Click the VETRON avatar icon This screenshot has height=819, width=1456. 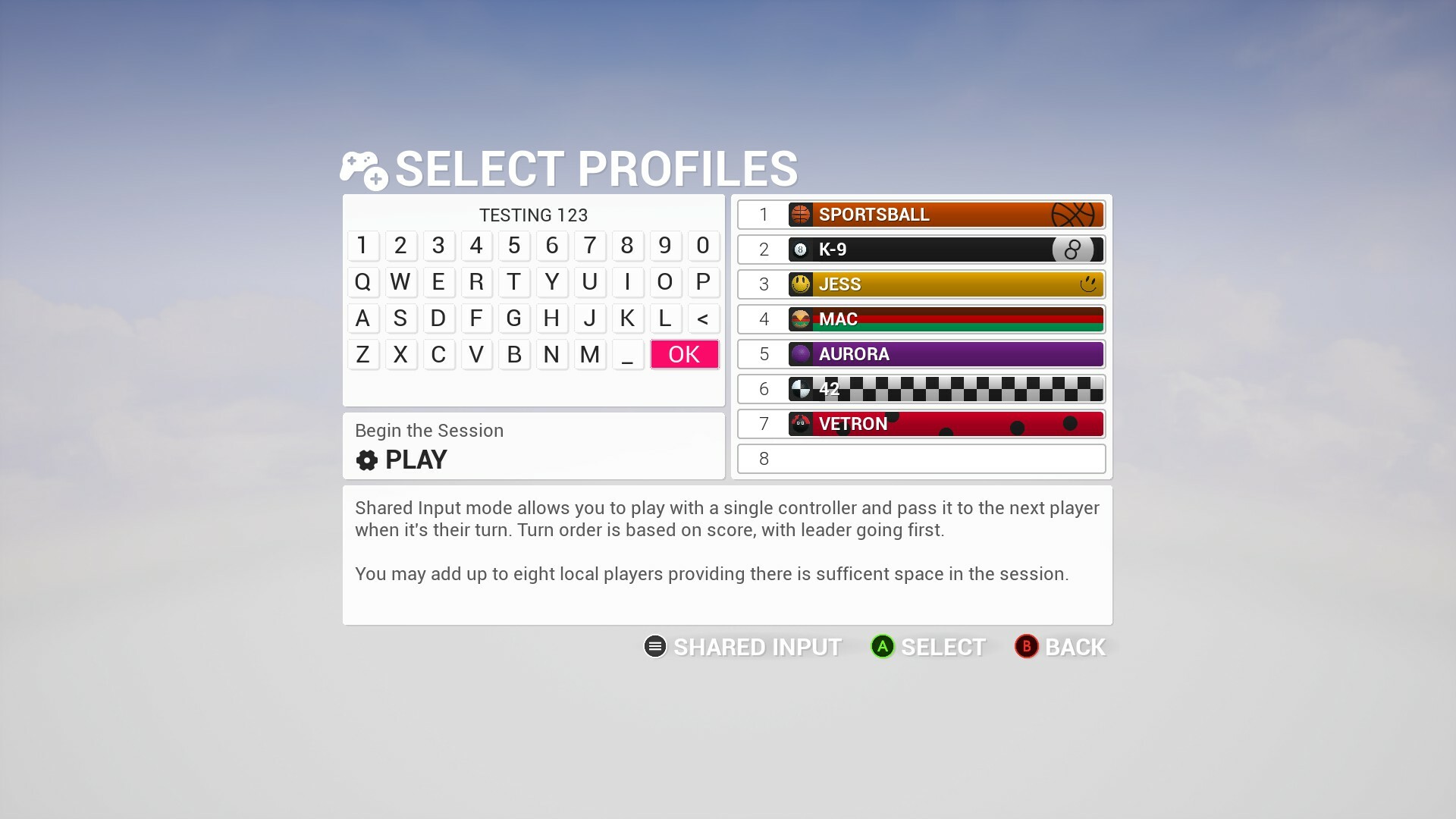coord(800,424)
